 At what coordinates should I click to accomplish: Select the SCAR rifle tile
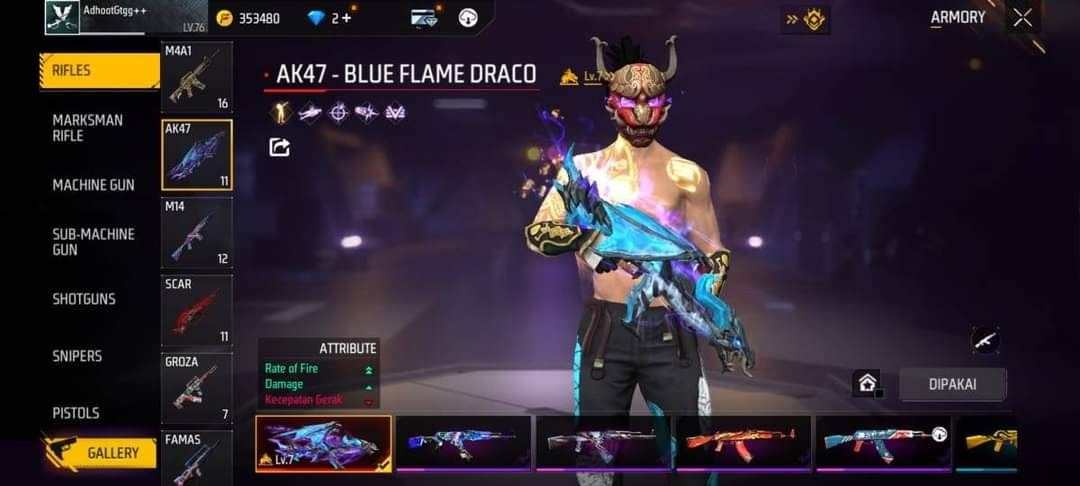tap(196, 310)
